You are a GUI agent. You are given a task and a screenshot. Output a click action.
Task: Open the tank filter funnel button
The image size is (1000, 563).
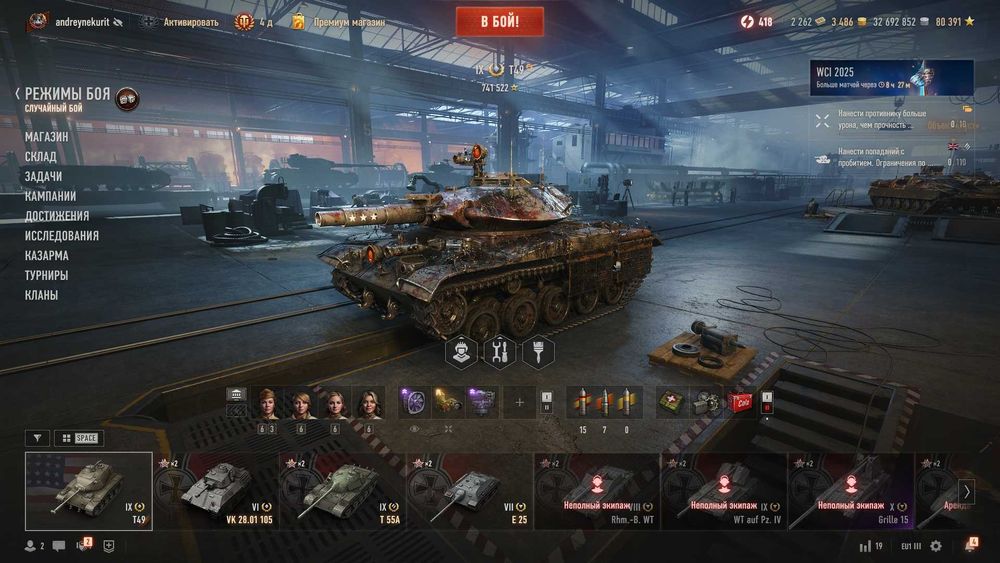click(x=37, y=438)
